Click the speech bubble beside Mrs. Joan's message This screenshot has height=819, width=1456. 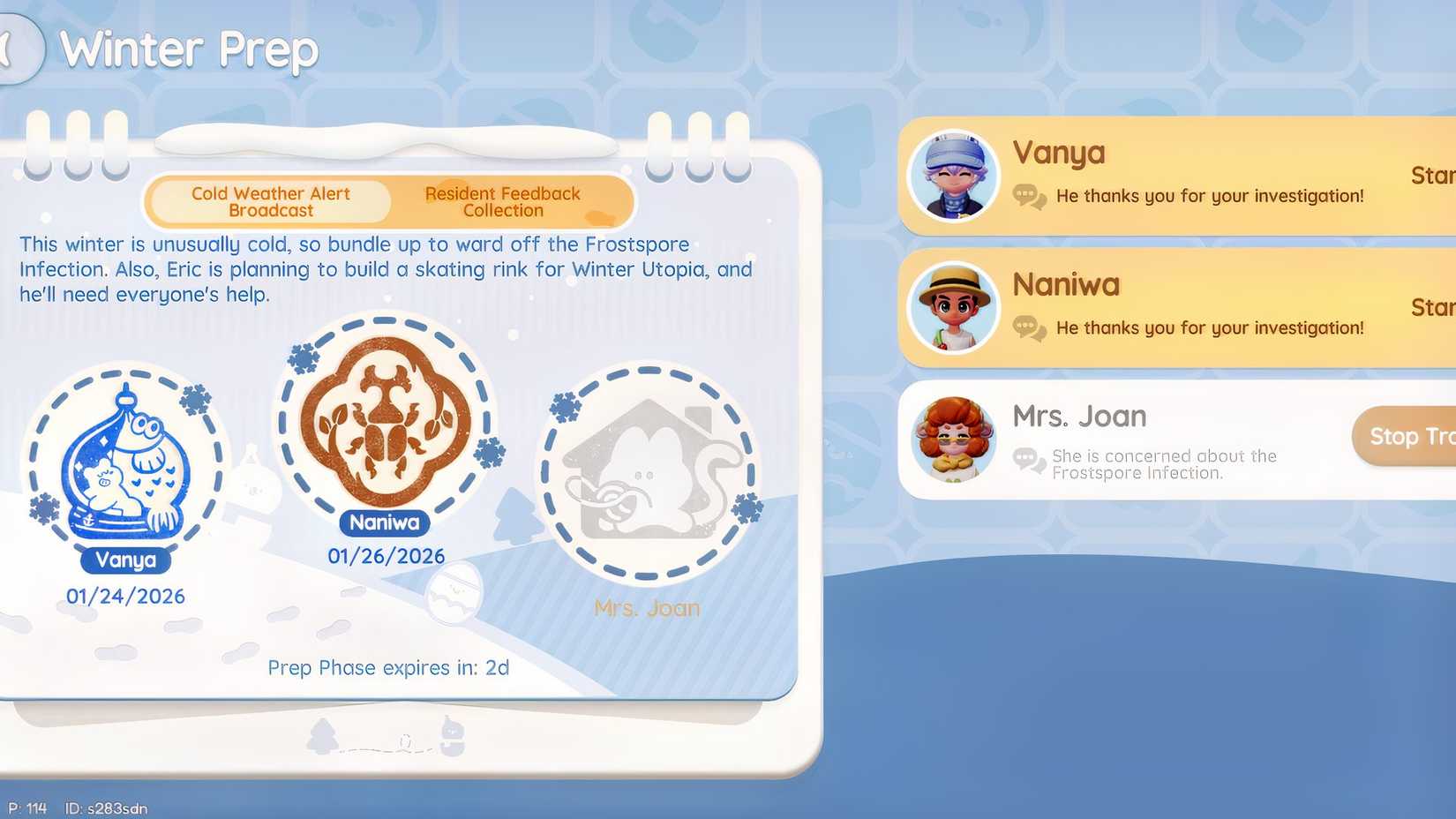[x=1026, y=459]
